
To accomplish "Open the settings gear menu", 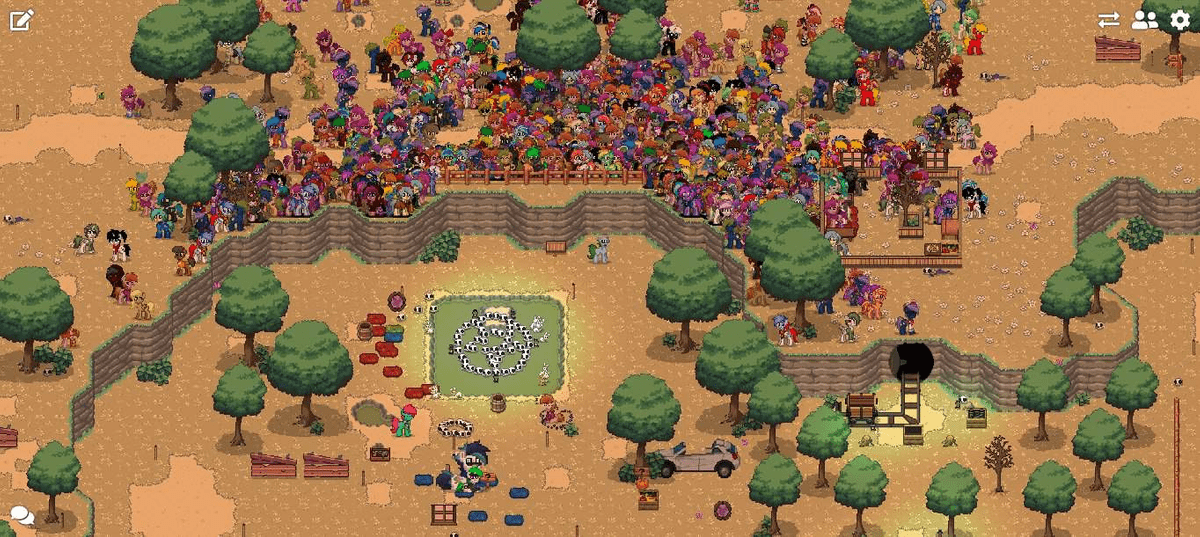I will pyautogui.click(x=1180, y=20).
